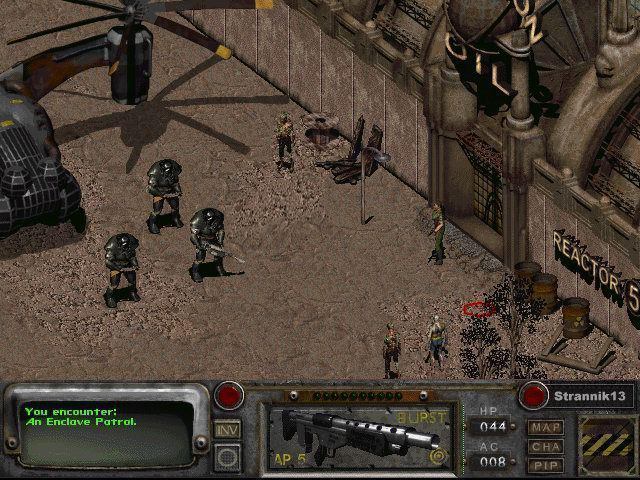Open the inventory with the INV button
The height and width of the screenshot is (480, 640).
[x=227, y=429]
